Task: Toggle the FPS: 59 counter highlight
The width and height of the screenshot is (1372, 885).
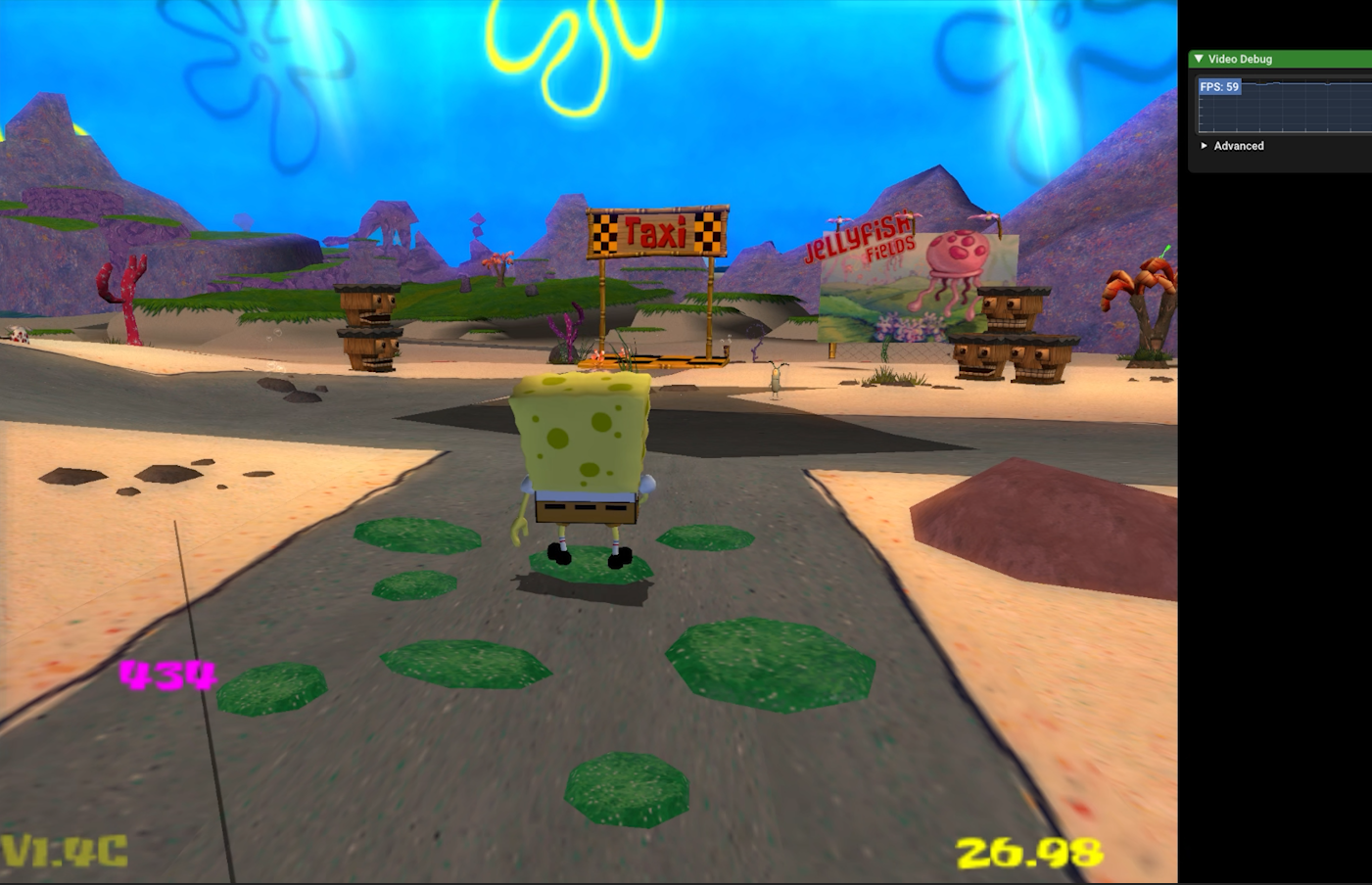Action: (1218, 87)
